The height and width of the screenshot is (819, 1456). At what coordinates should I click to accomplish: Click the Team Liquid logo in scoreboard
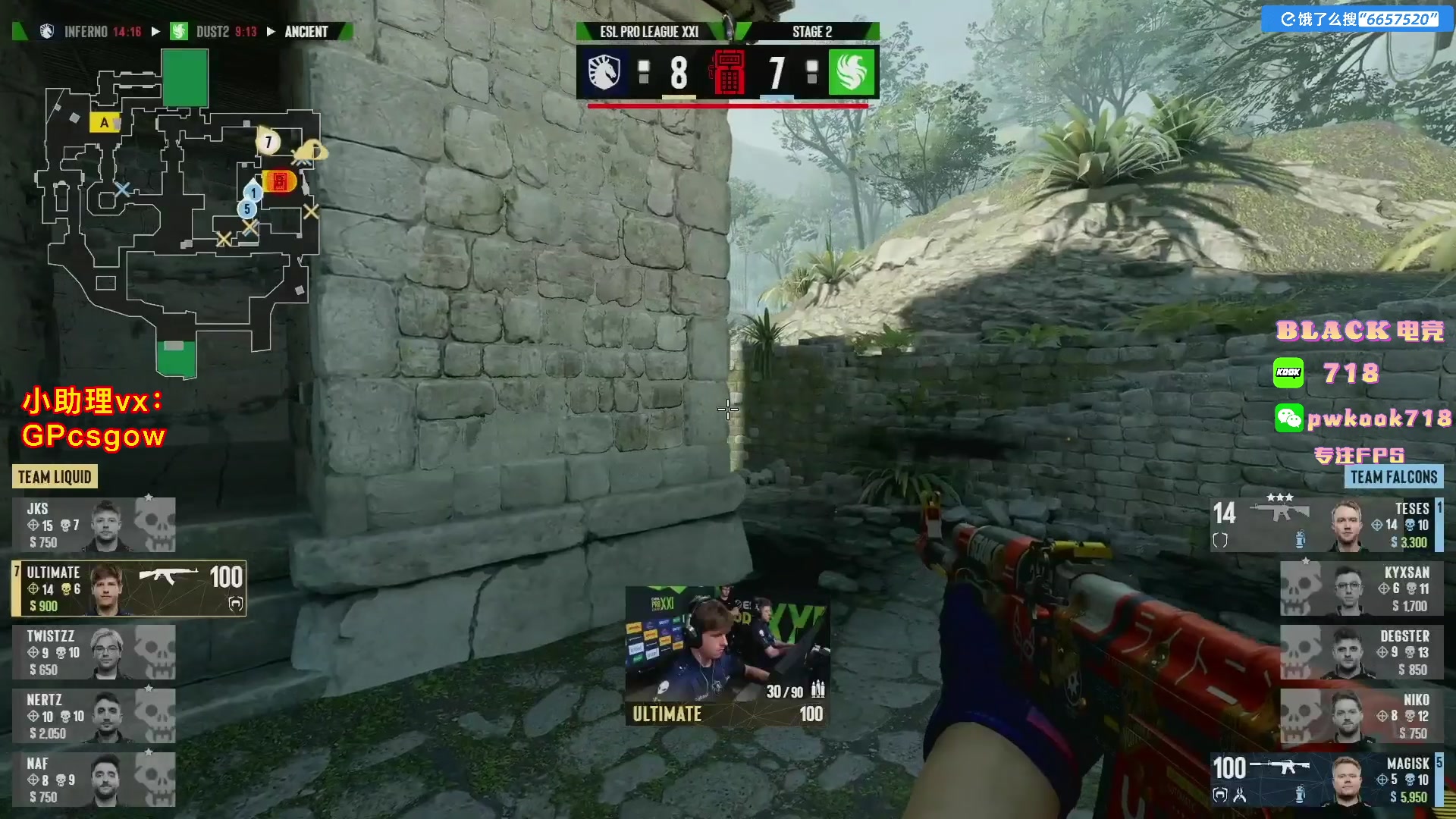(x=604, y=72)
